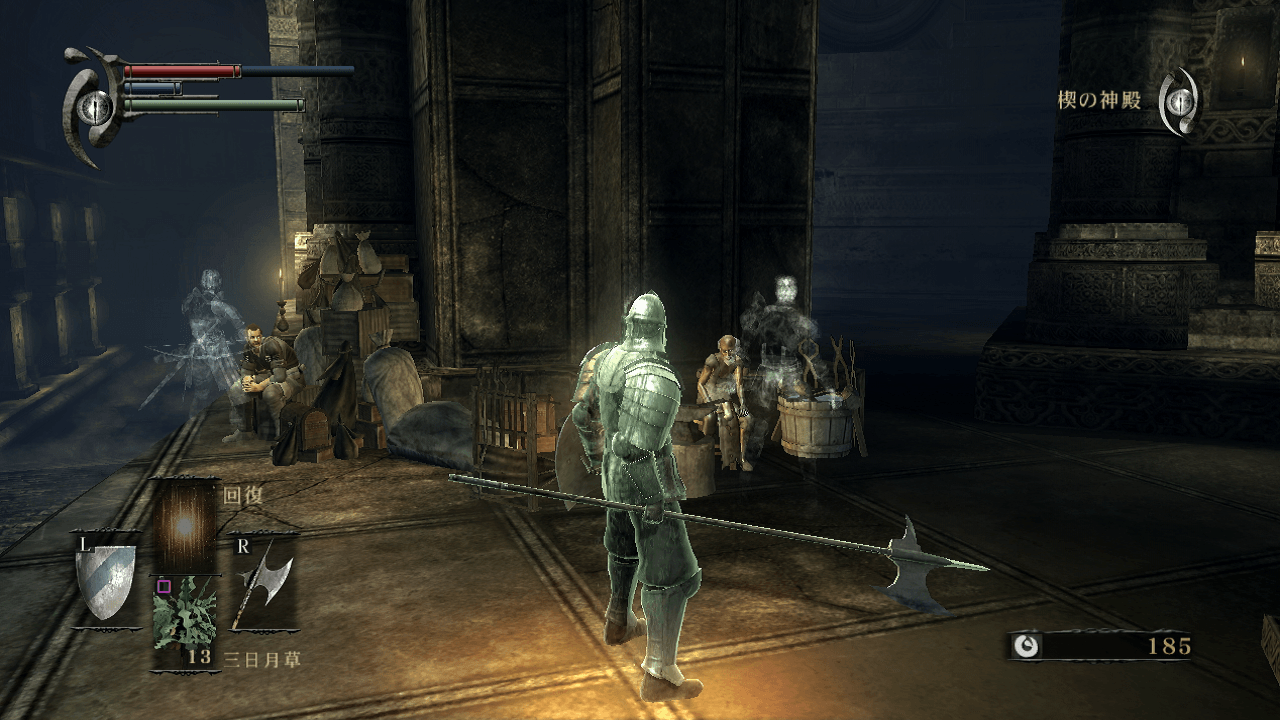Viewport: 1280px width, 720px height.
Task: Select the left-hand shield slot
Action: click(x=105, y=581)
